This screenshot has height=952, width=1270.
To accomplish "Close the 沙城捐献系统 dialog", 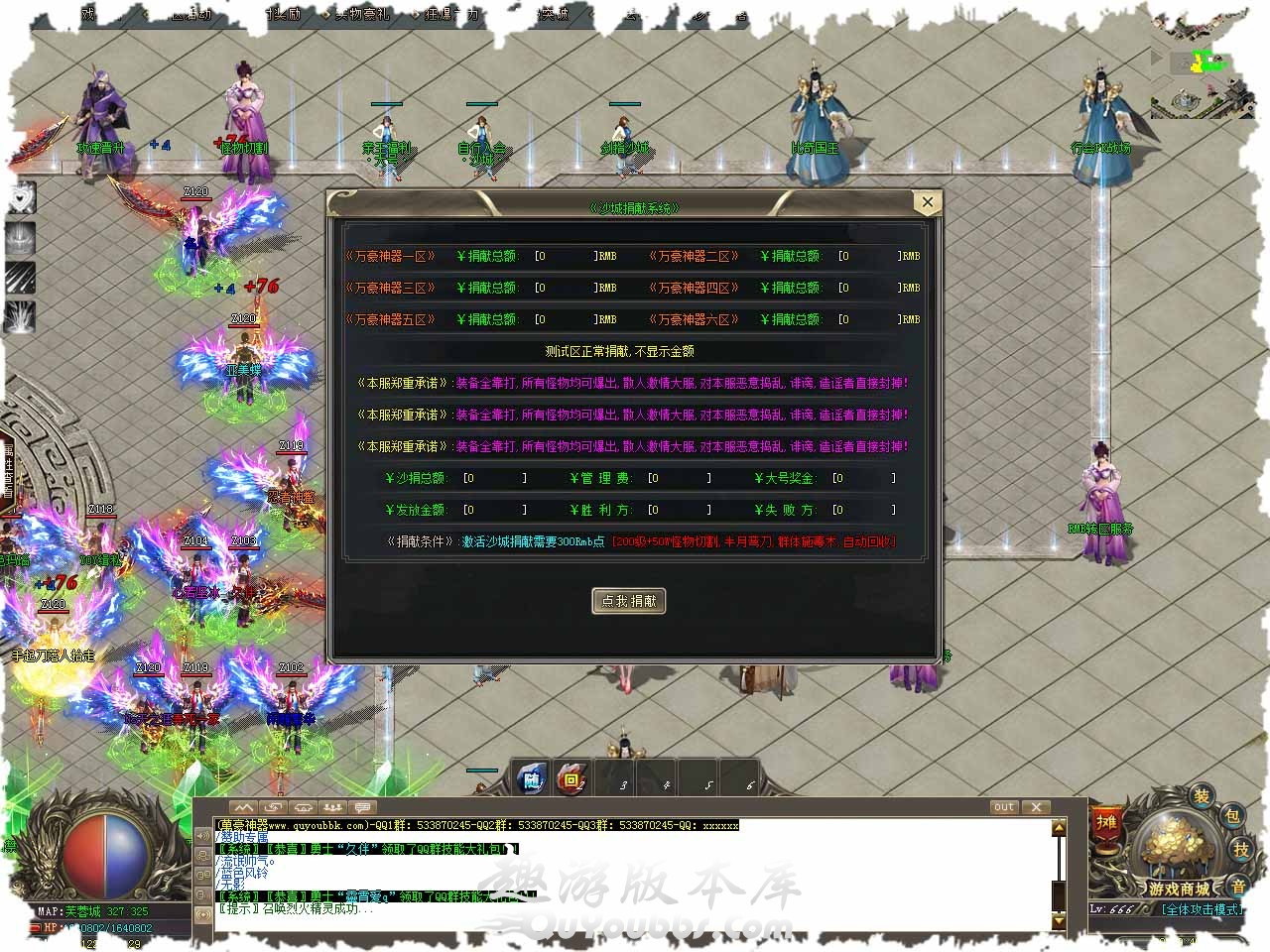I will click(927, 202).
